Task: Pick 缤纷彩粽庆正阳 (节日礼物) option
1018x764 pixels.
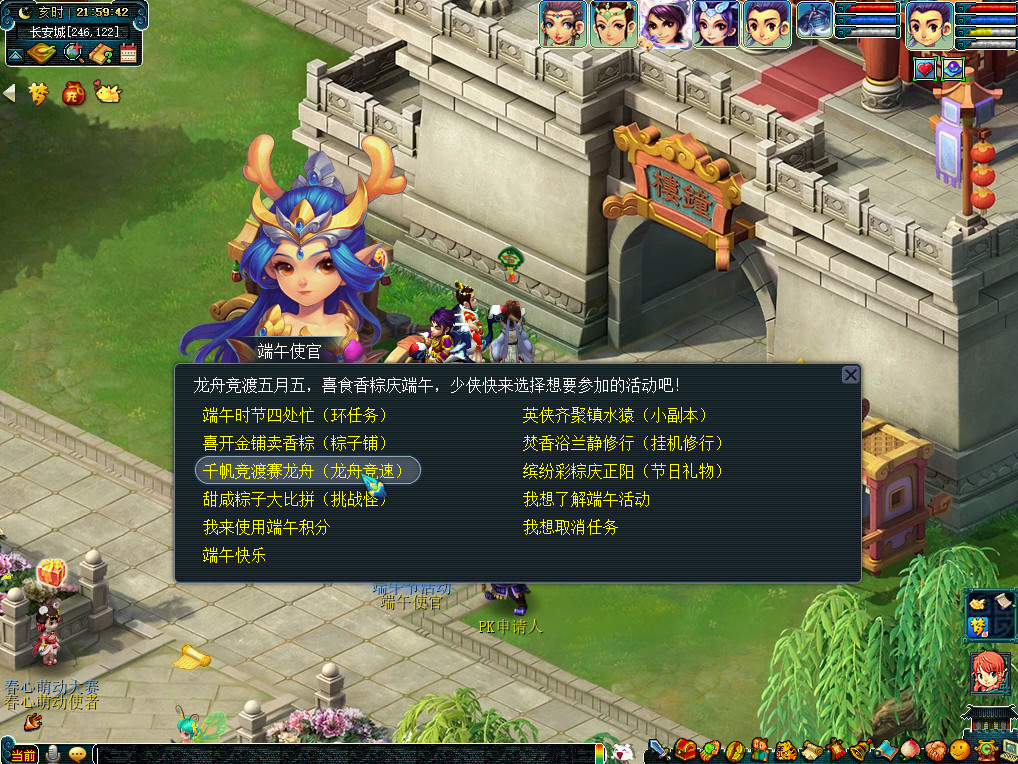Action: coord(622,471)
